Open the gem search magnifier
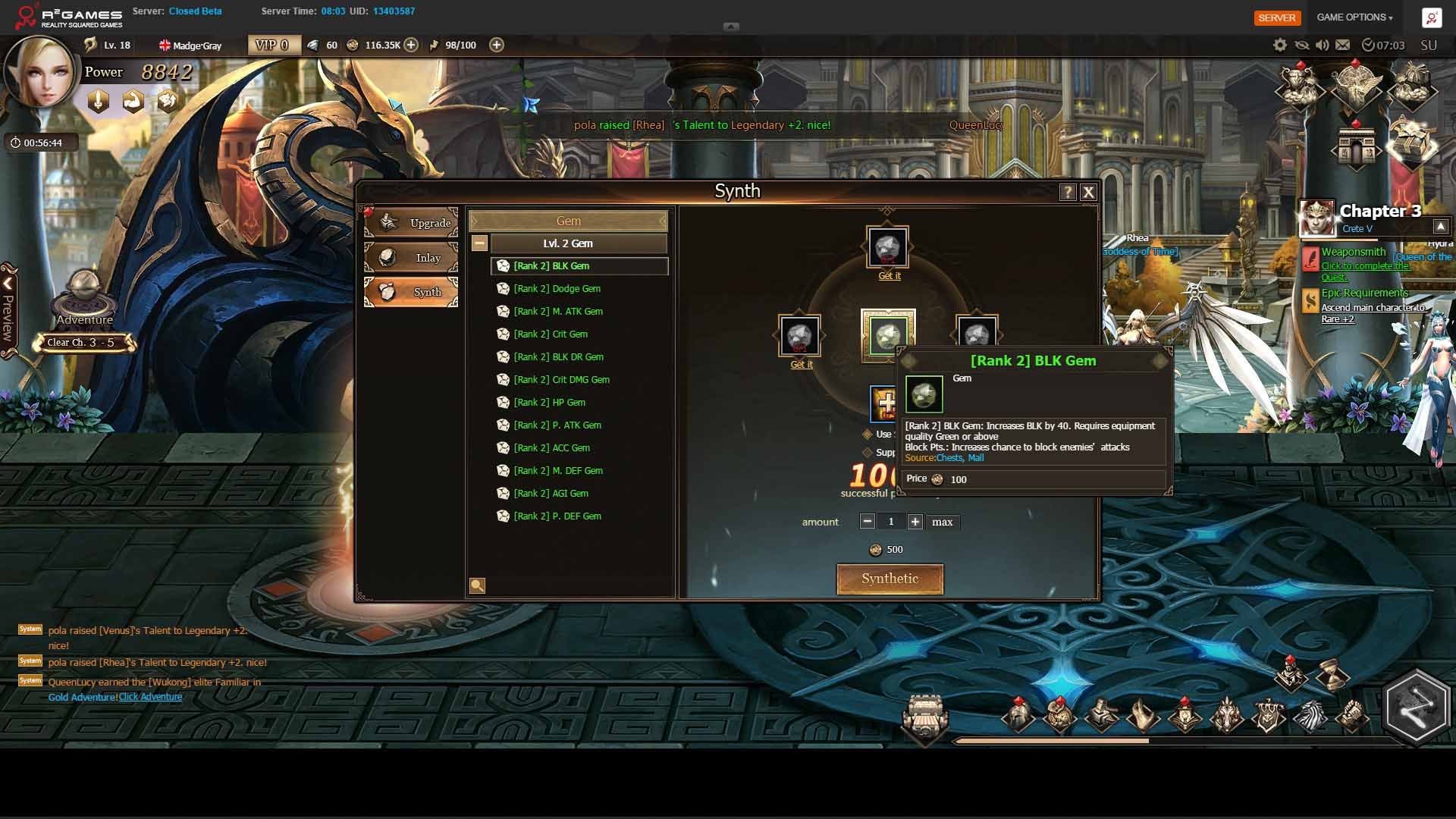 [477, 585]
